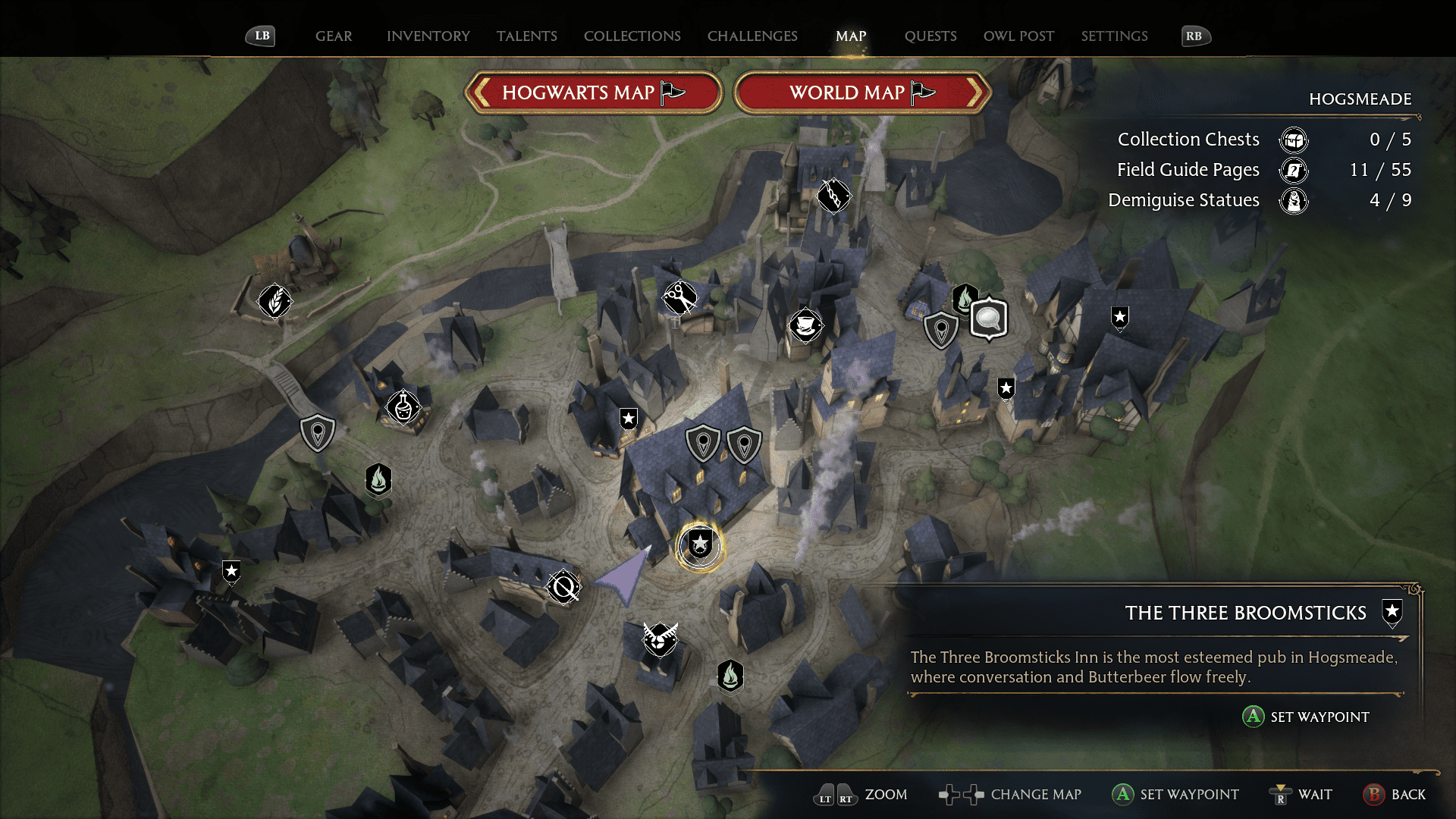
Task: Select the lightning bolt marker at northern Hogsmeade
Action: [833, 196]
